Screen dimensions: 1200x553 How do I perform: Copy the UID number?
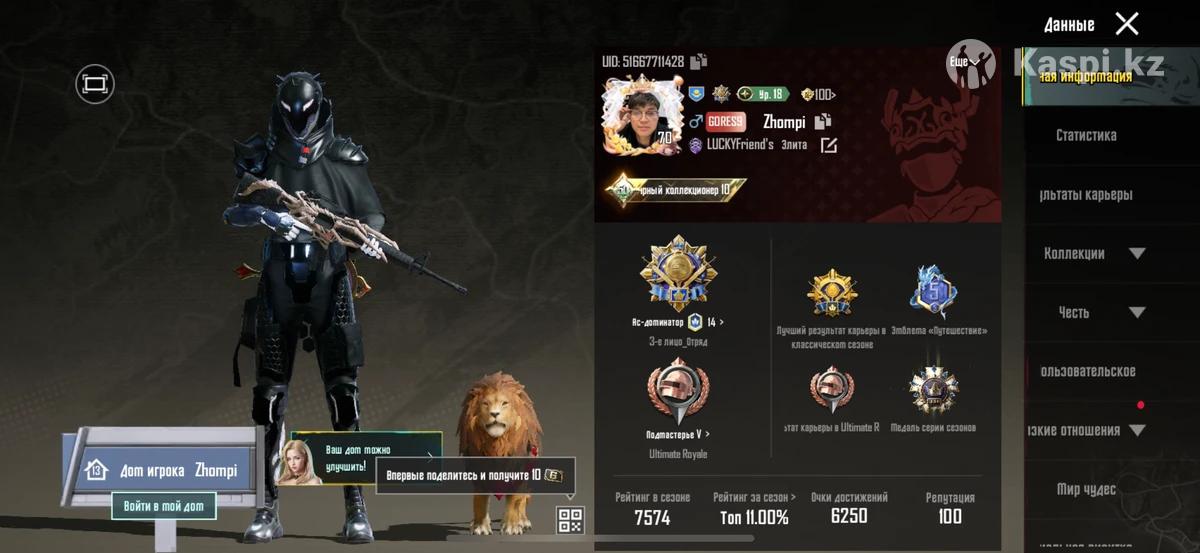point(698,62)
